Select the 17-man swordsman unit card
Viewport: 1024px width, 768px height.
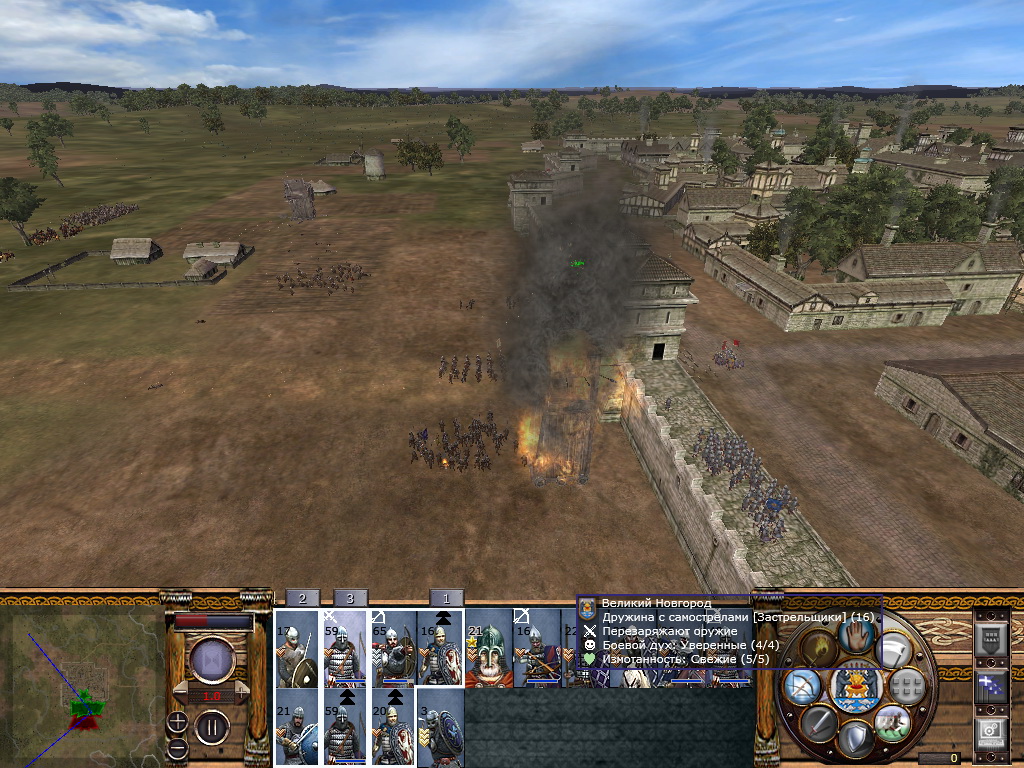pos(296,648)
